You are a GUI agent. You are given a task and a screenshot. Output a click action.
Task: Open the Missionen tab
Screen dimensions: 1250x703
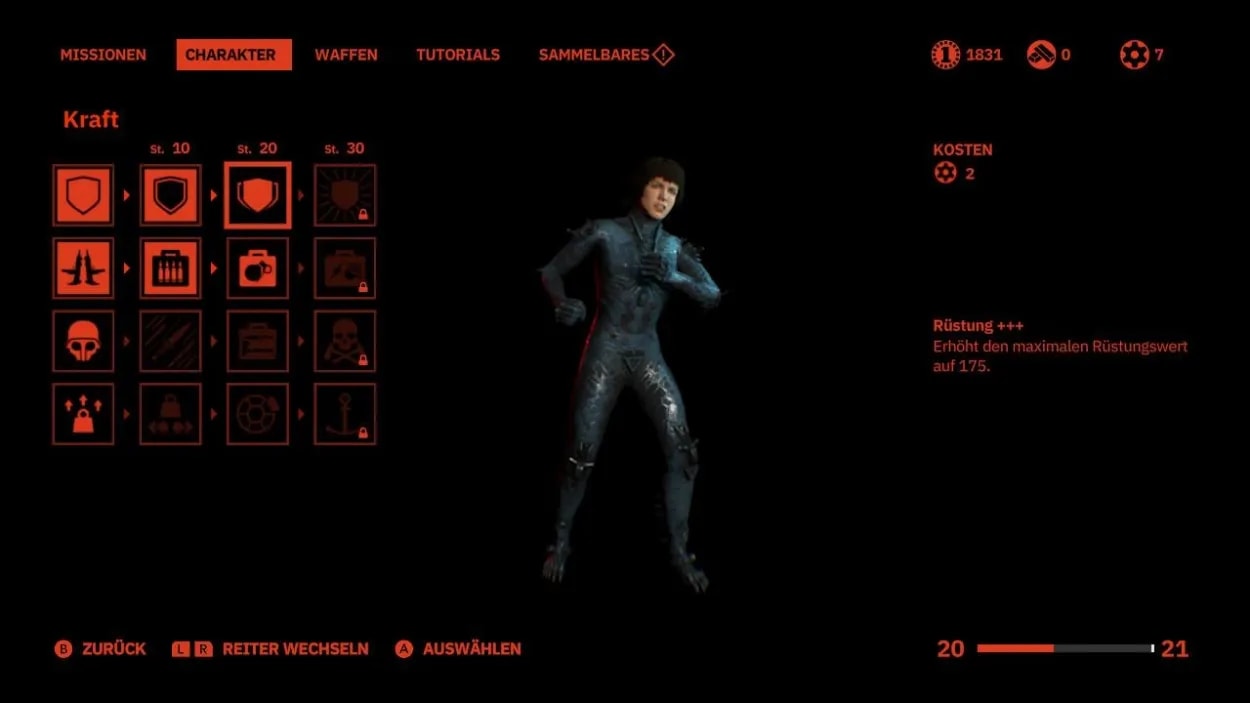pyautogui.click(x=103, y=55)
